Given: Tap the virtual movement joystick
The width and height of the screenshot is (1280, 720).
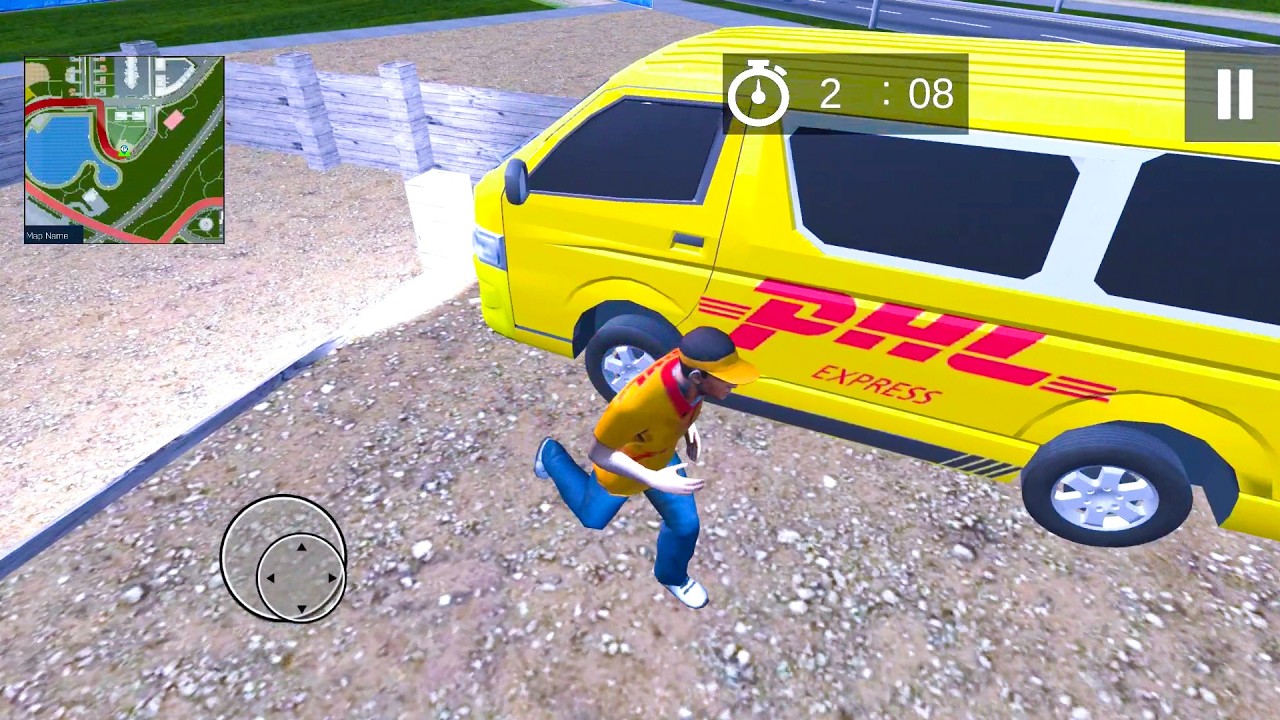Looking at the screenshot, I should pos(300,576).
